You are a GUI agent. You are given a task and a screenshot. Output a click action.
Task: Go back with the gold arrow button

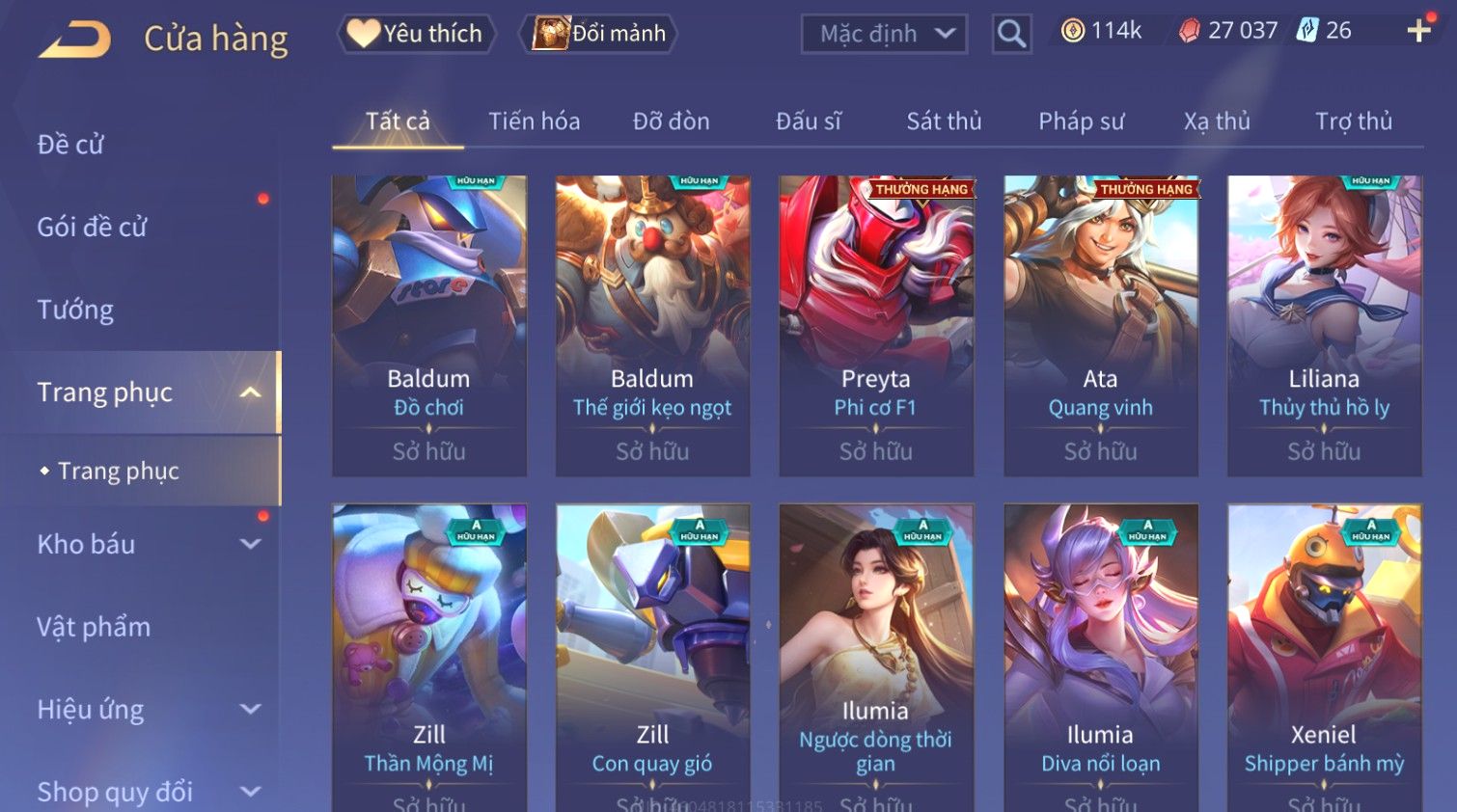point(75,39)
